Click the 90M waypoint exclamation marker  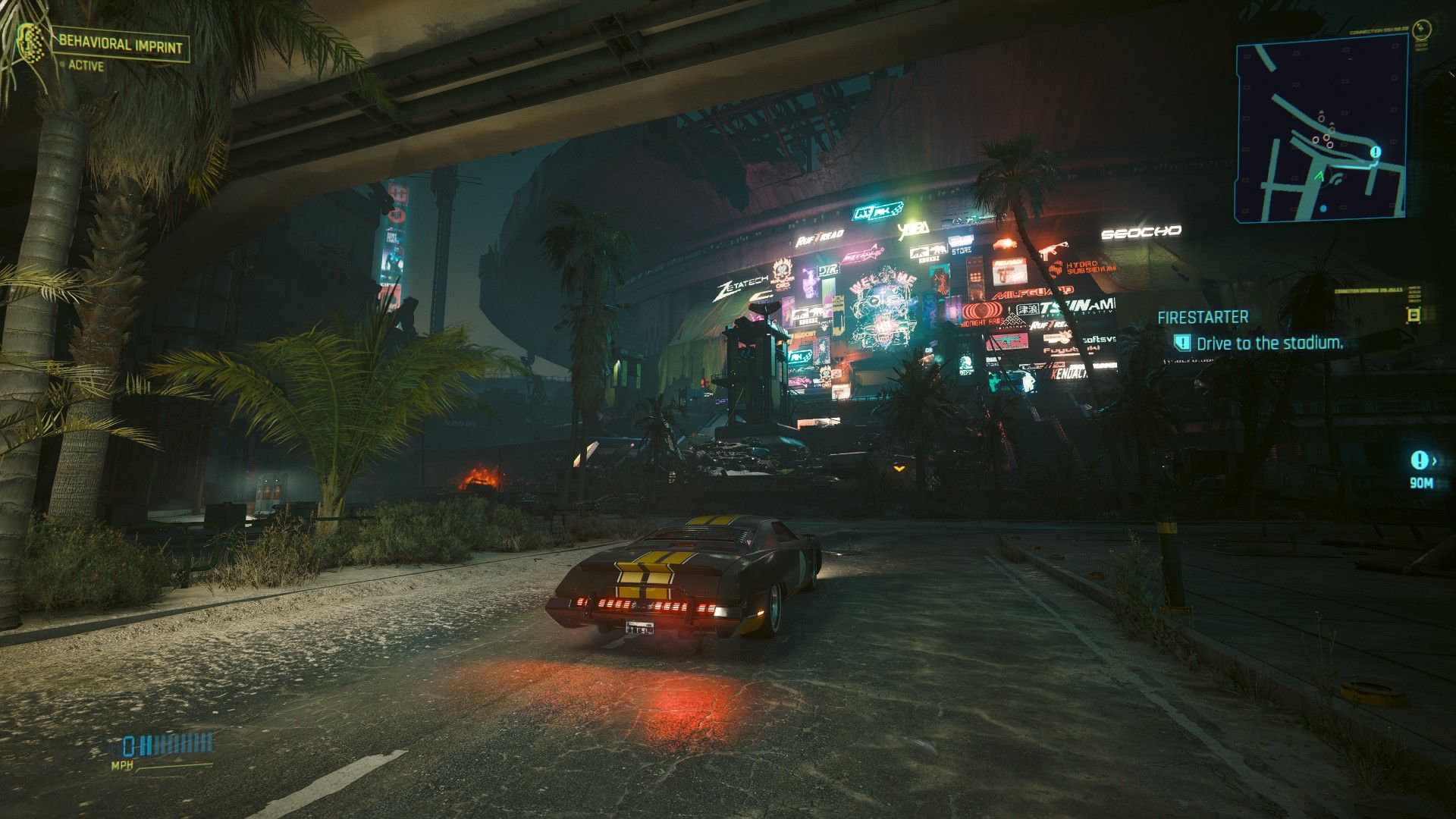point(1420,460)
